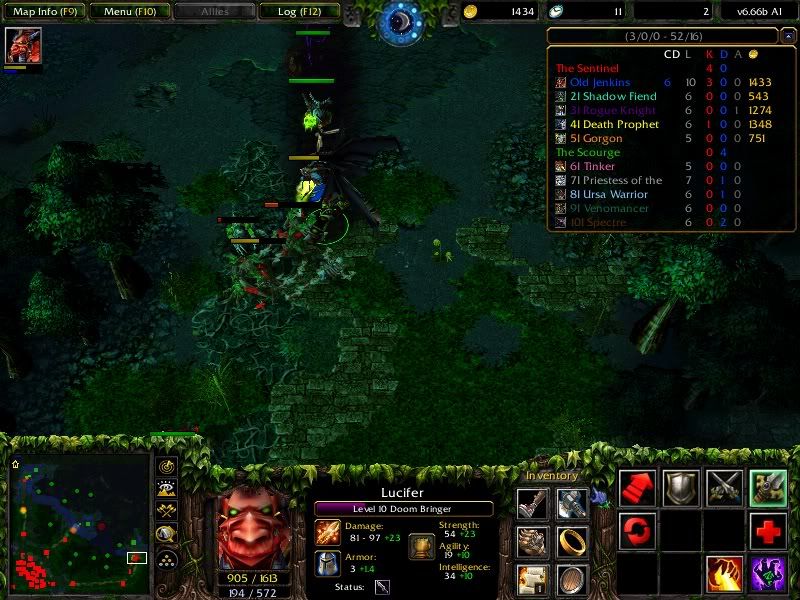The height and width of the screenshot is (600, 800).
Task: Cast the flaming fist ability
Action: click(x=725, y=575)
